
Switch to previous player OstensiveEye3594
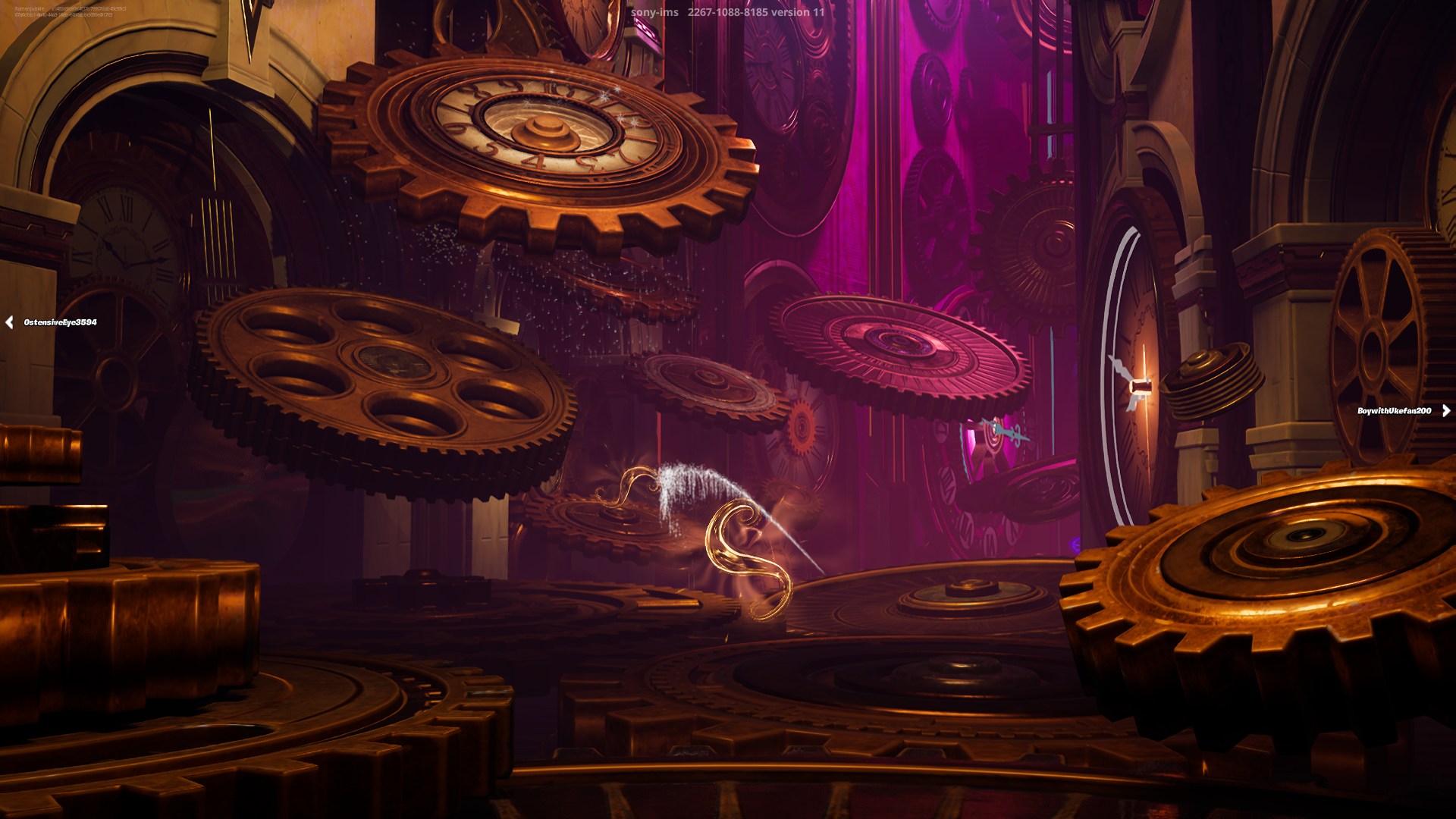coord(10,322)
